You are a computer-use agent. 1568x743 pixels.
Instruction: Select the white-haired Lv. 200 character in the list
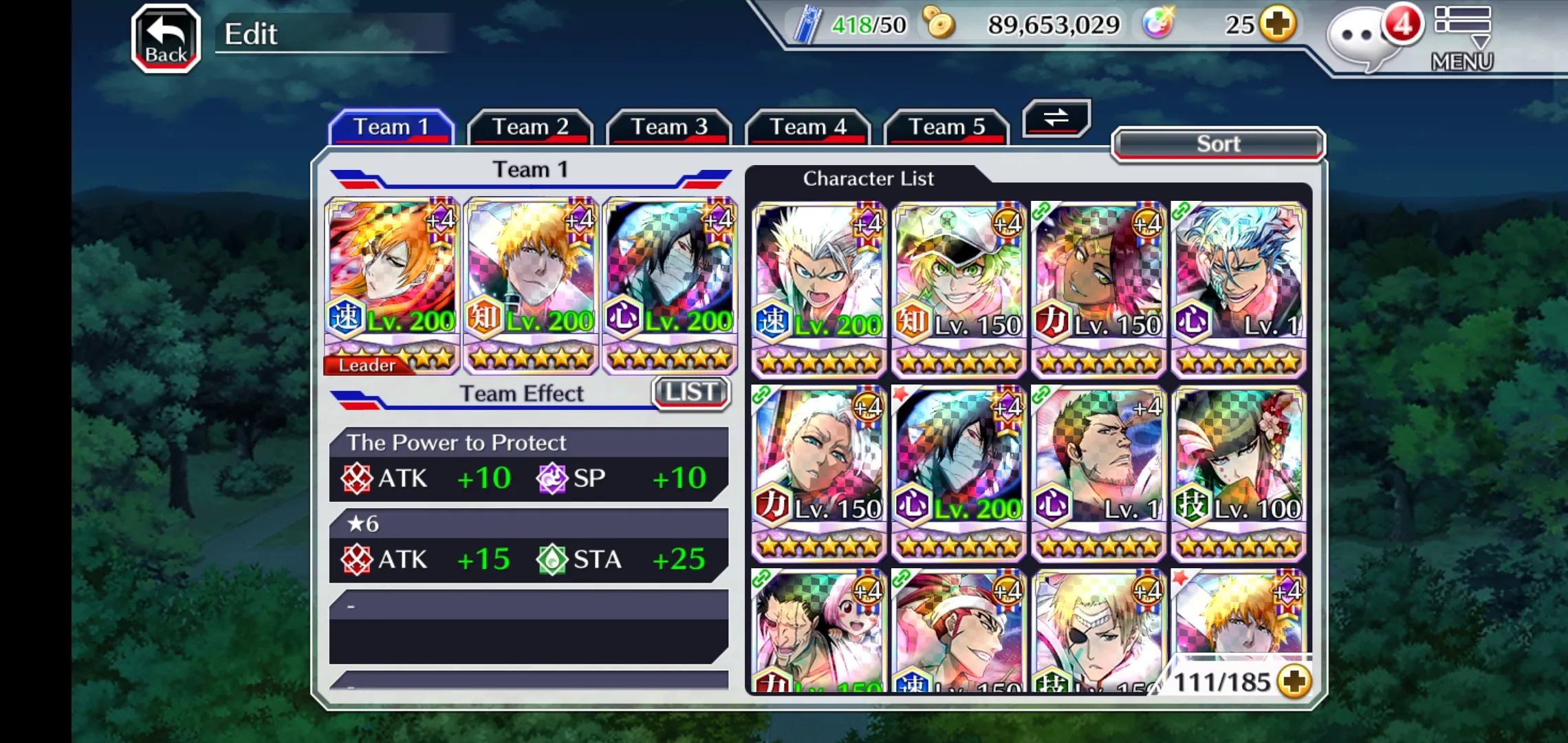tap(818, 289)
